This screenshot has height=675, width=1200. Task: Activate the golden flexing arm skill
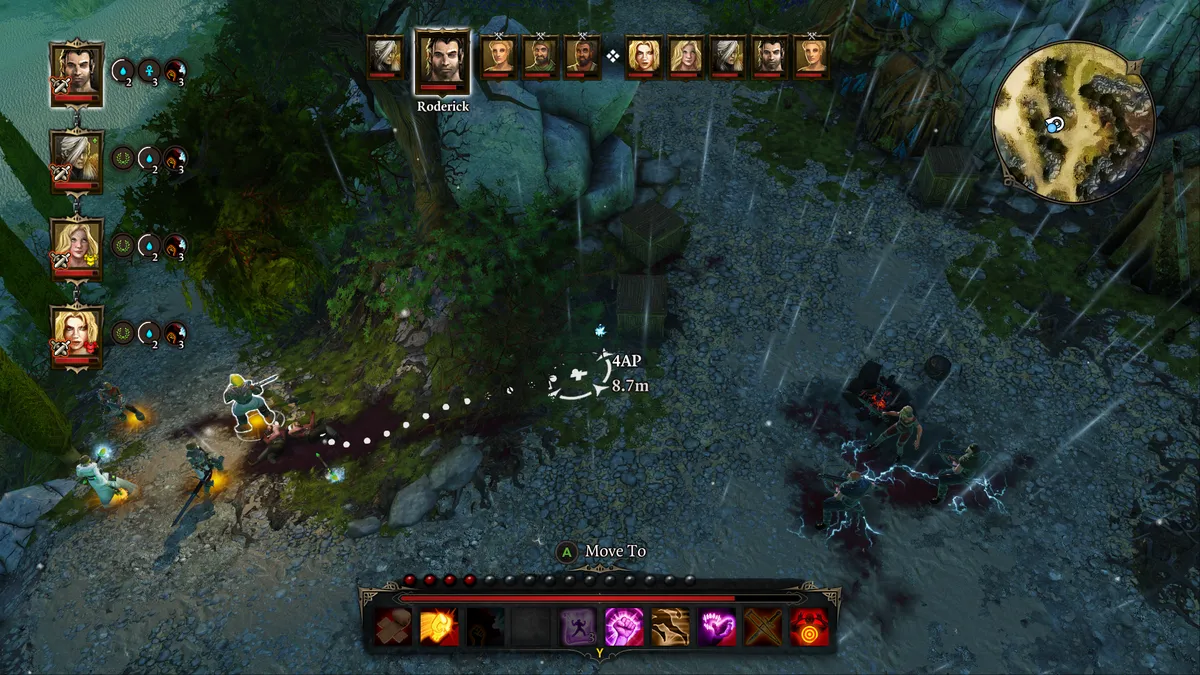pos(439,627)
